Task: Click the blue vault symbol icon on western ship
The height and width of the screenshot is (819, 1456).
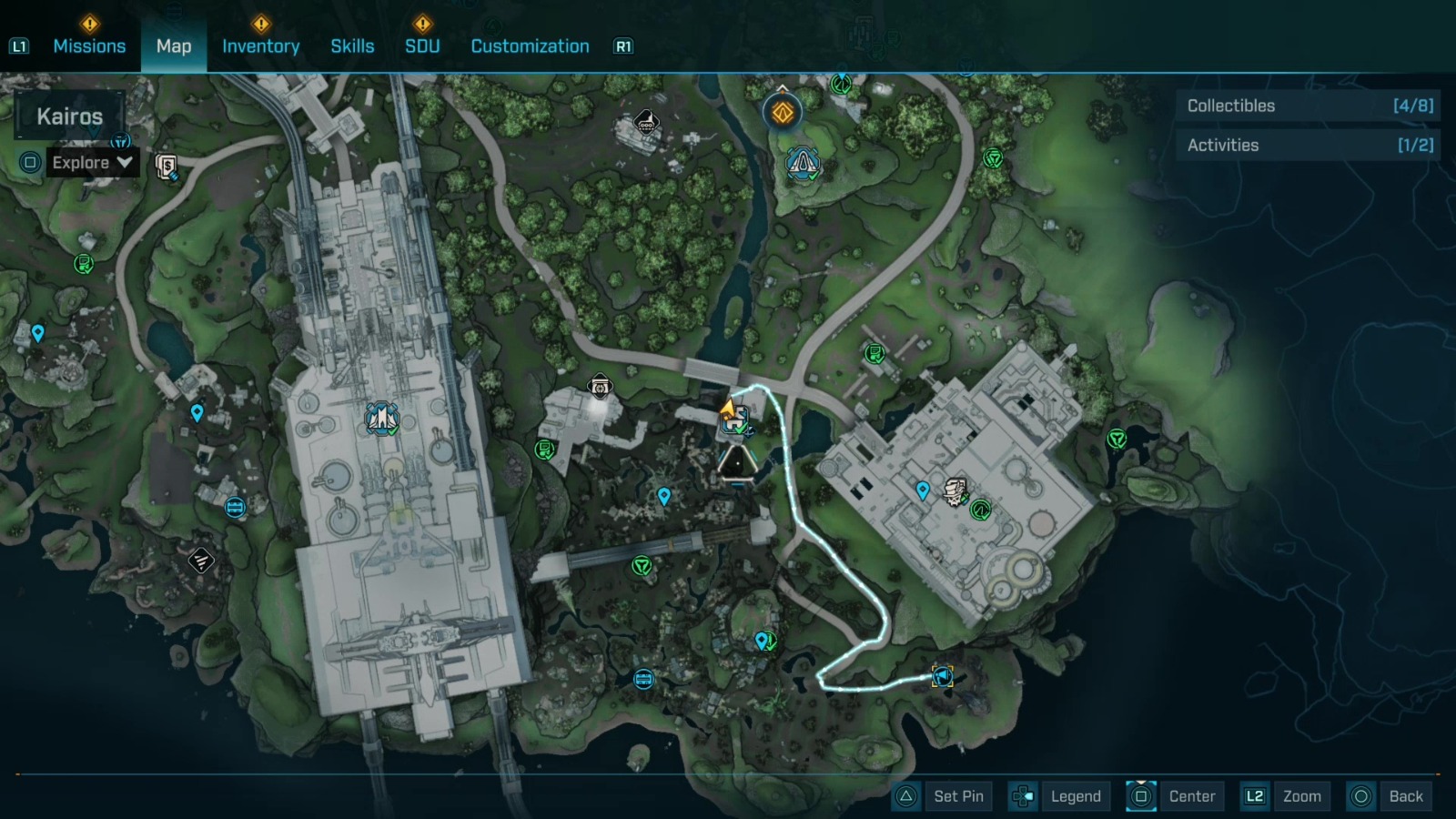Action: [x=381, y=416]
